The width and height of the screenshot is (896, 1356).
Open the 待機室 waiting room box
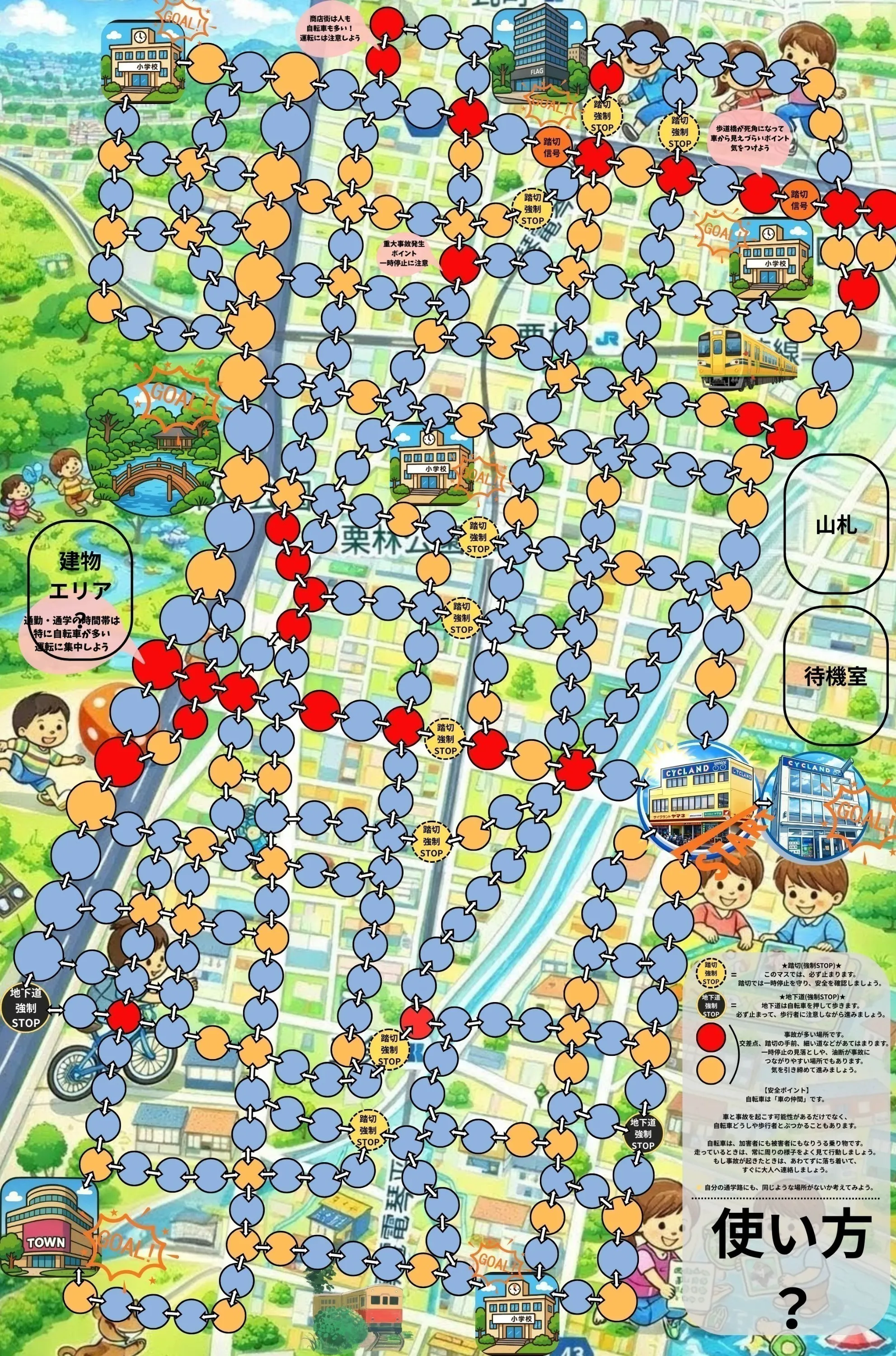(835, 676)
